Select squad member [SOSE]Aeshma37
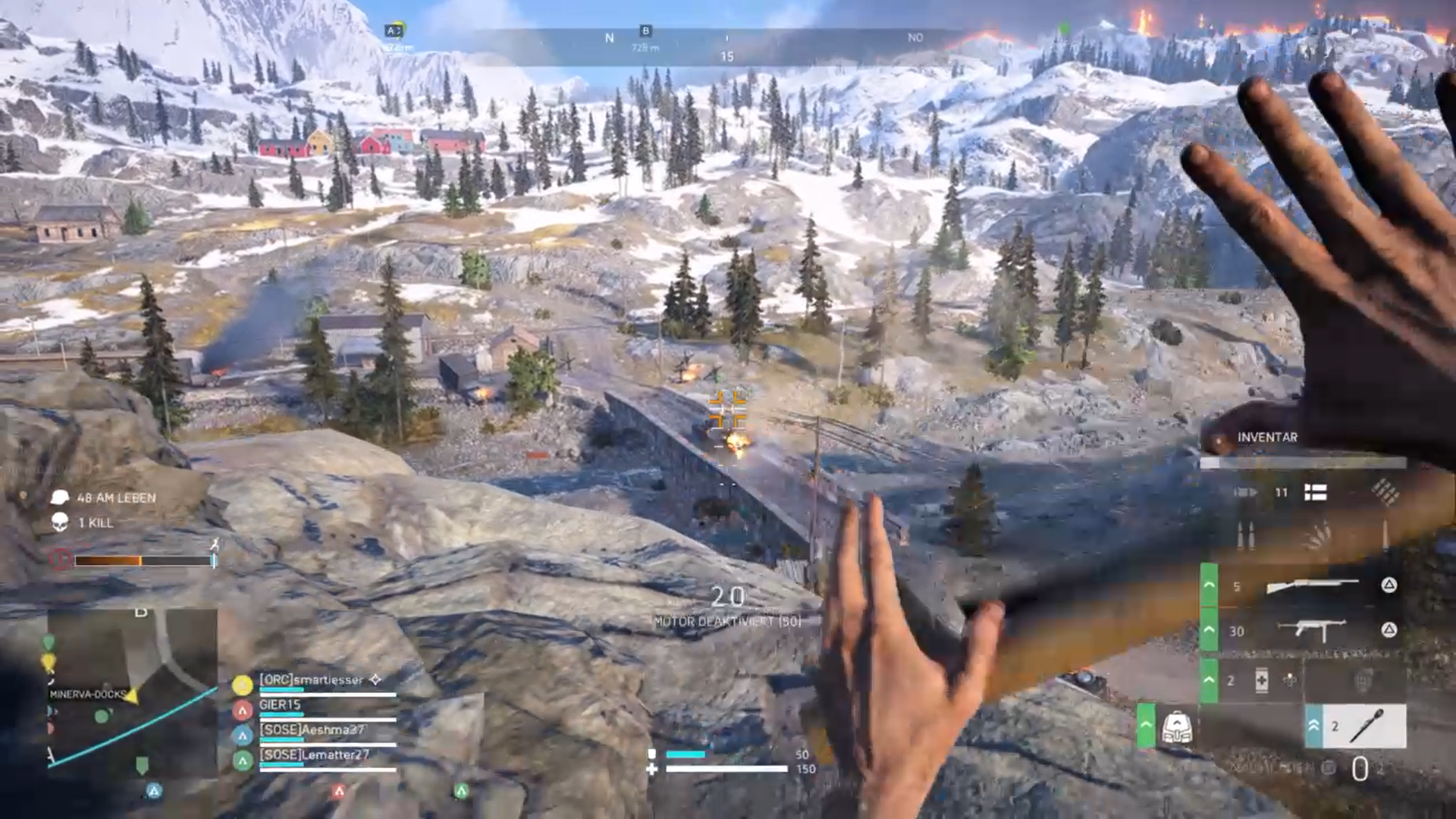1456x819 pixels. tap(312, 730)
